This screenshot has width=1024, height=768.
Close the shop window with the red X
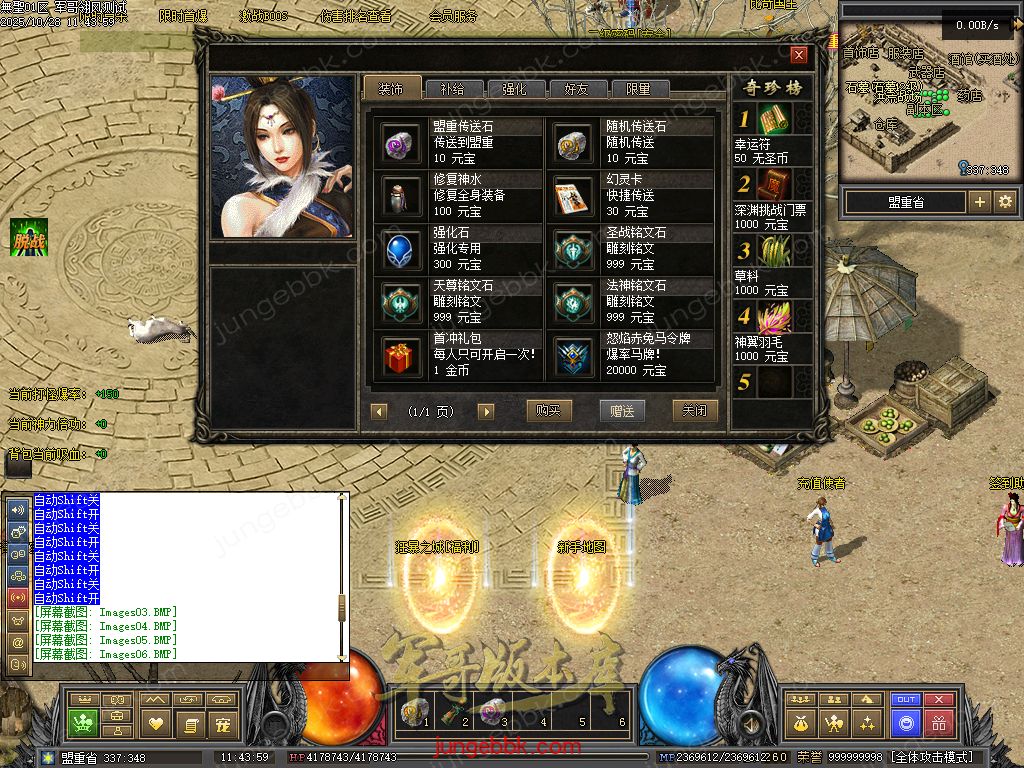pyautogui.click(x=798, y=55)
